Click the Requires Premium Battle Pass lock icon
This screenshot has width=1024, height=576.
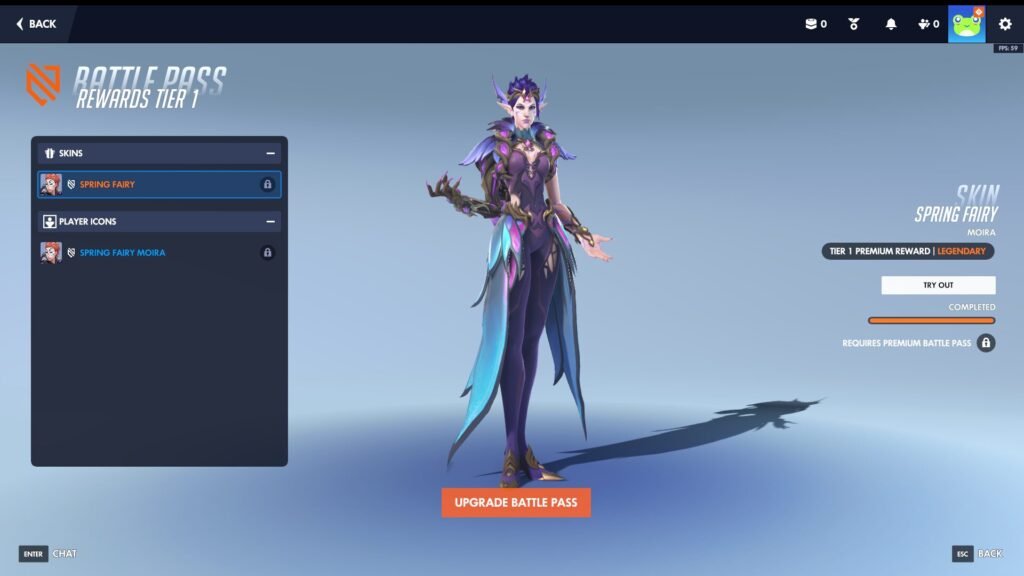pos(986,343)
